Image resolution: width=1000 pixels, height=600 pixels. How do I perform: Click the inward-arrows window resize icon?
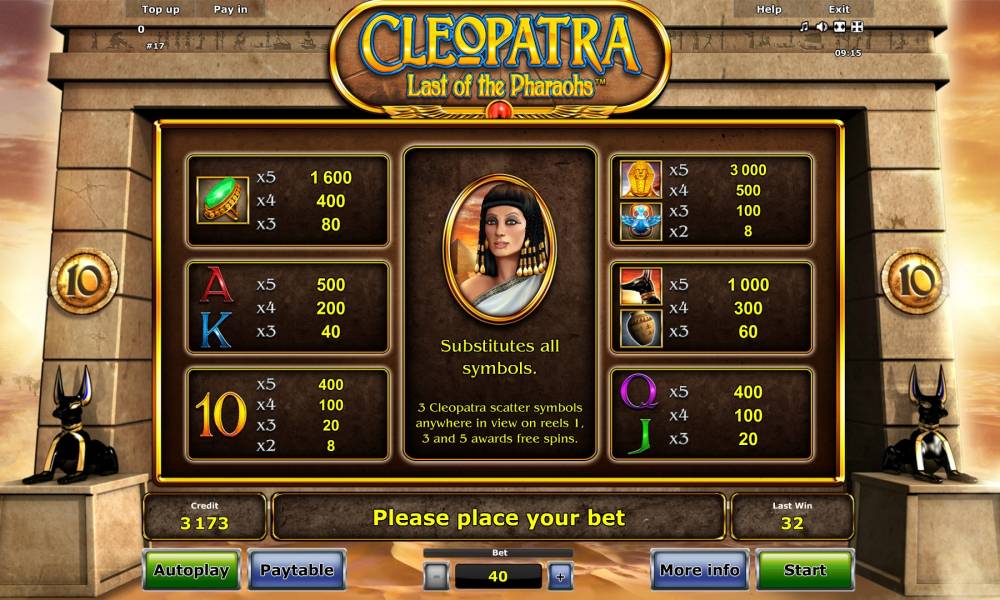(x=839, y=27)
